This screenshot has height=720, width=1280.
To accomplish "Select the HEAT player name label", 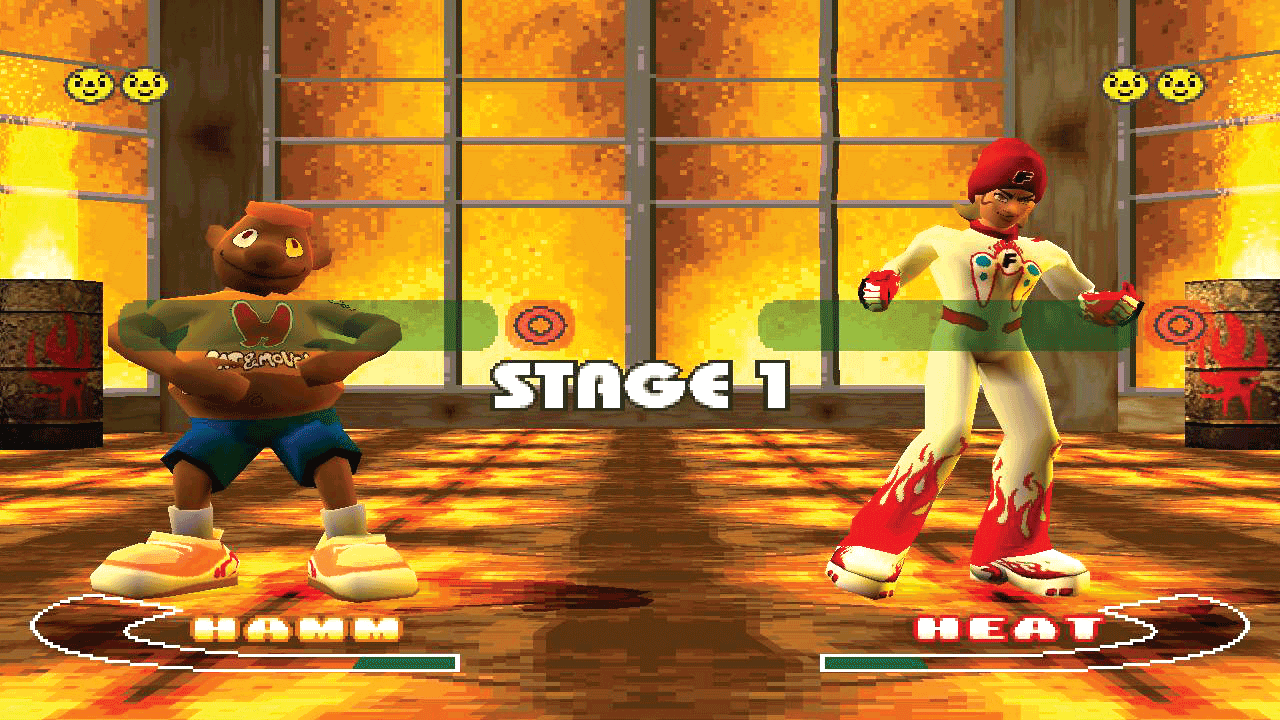I will [x=1008, y=629].
